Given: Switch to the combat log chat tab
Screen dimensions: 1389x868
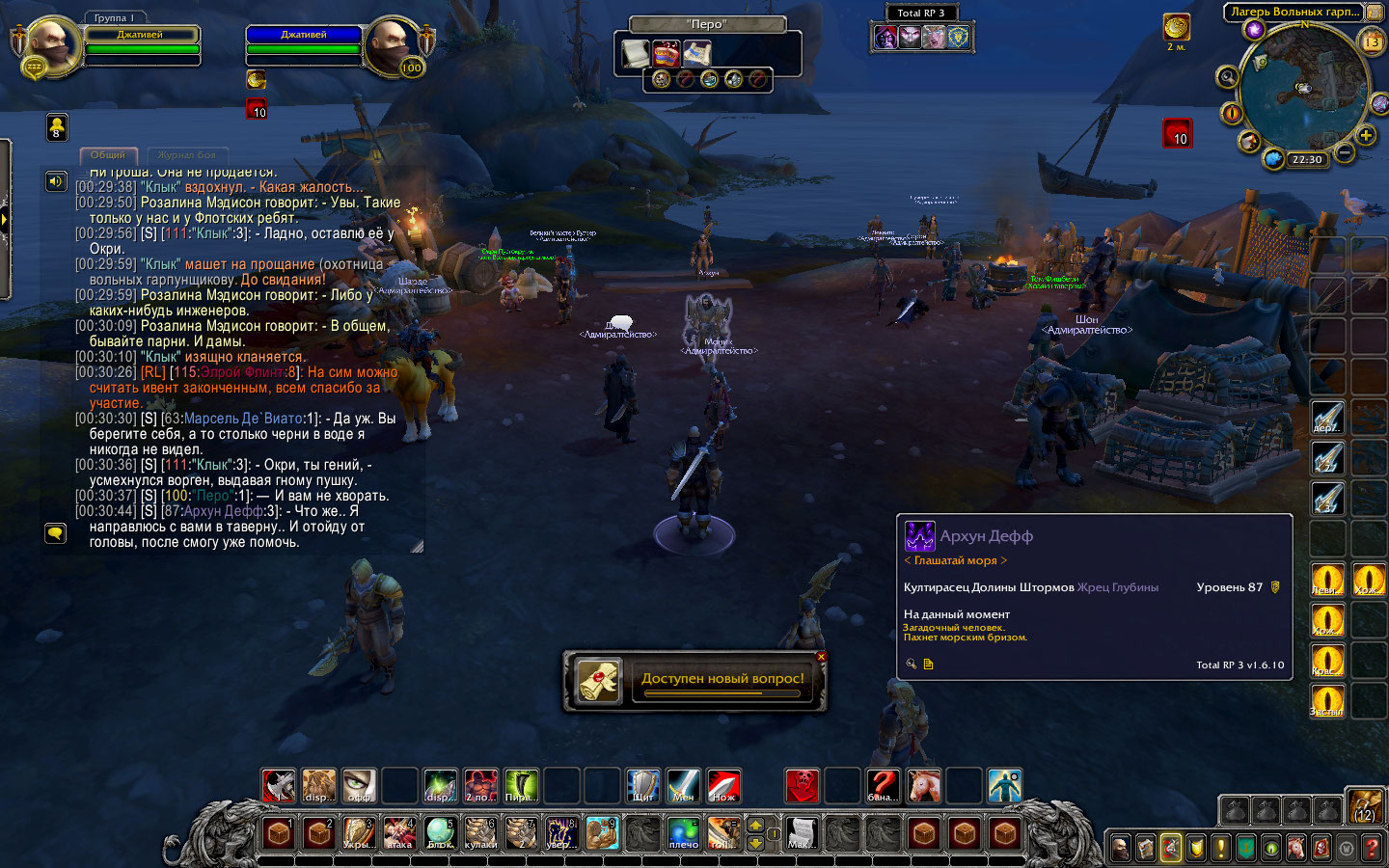Looking at the screenshot, I should [x=187, y=155].
